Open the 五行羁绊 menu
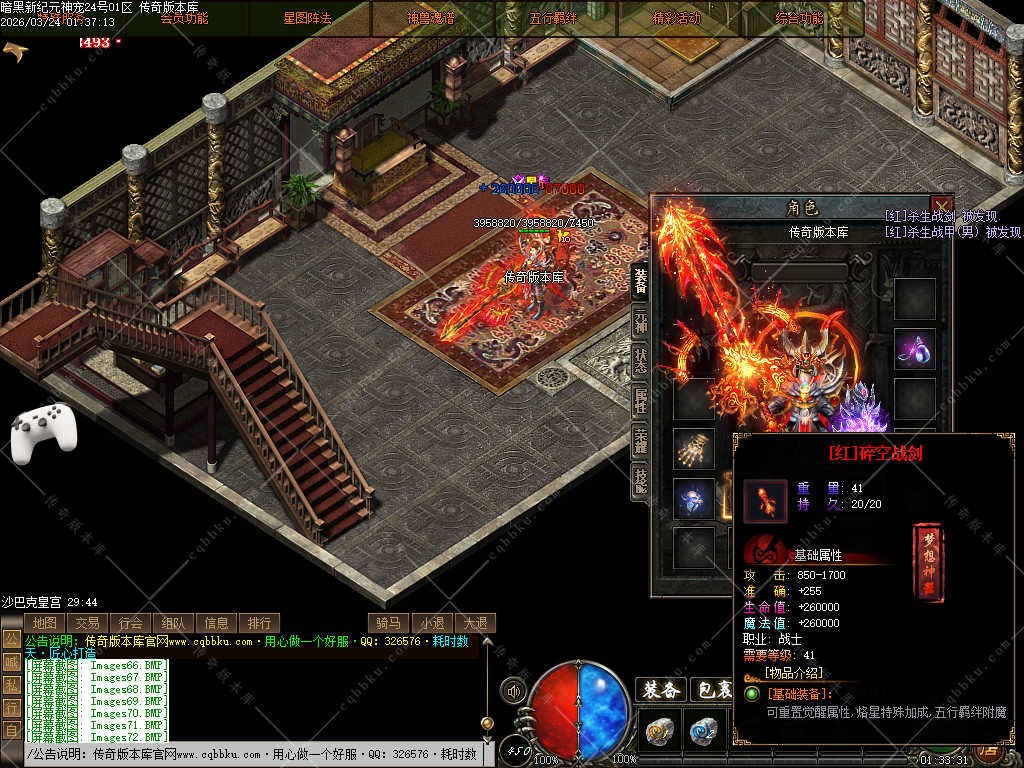 [x=554, y=18]
